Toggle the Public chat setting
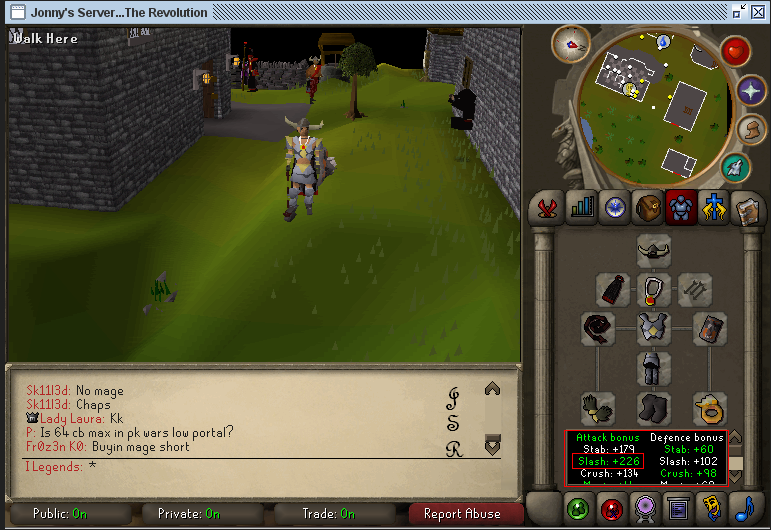This screenshot has height=530, width=771. [60, 514]
